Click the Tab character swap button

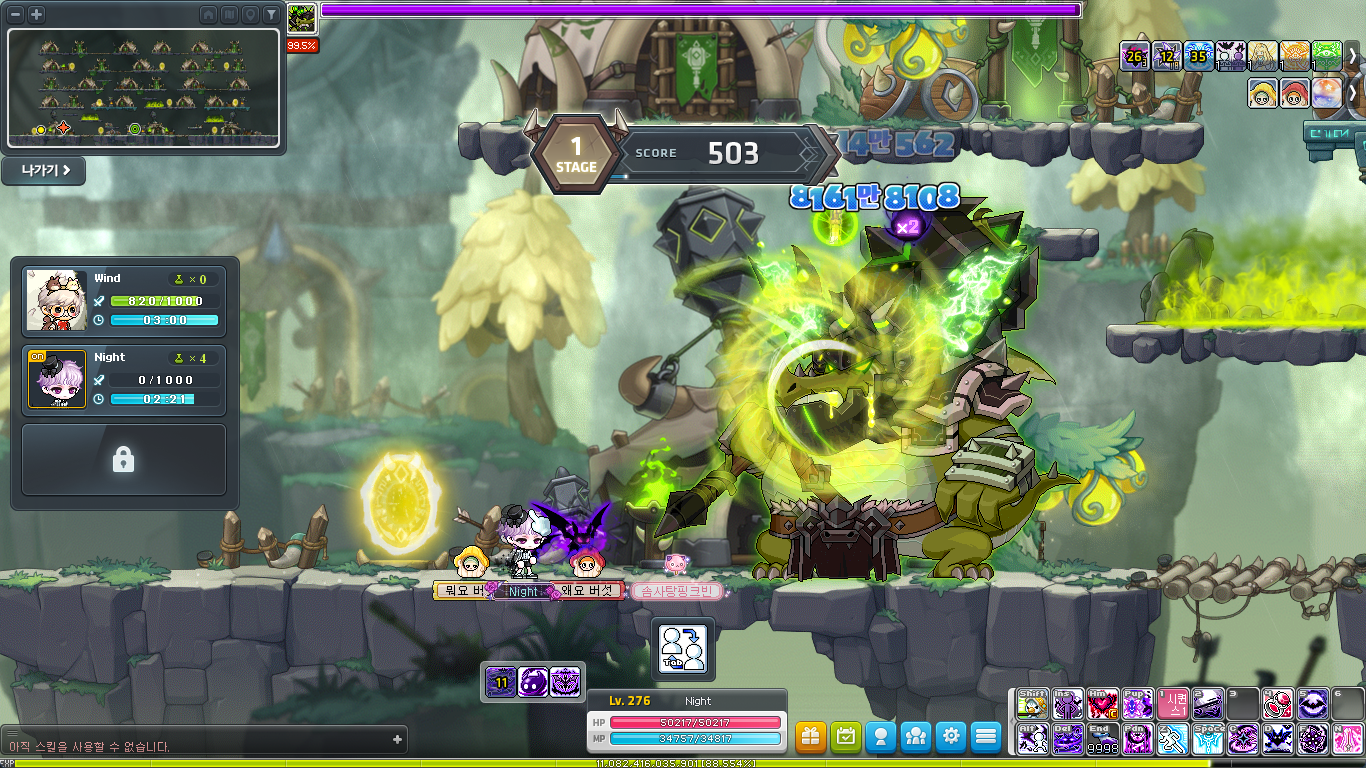684,647
